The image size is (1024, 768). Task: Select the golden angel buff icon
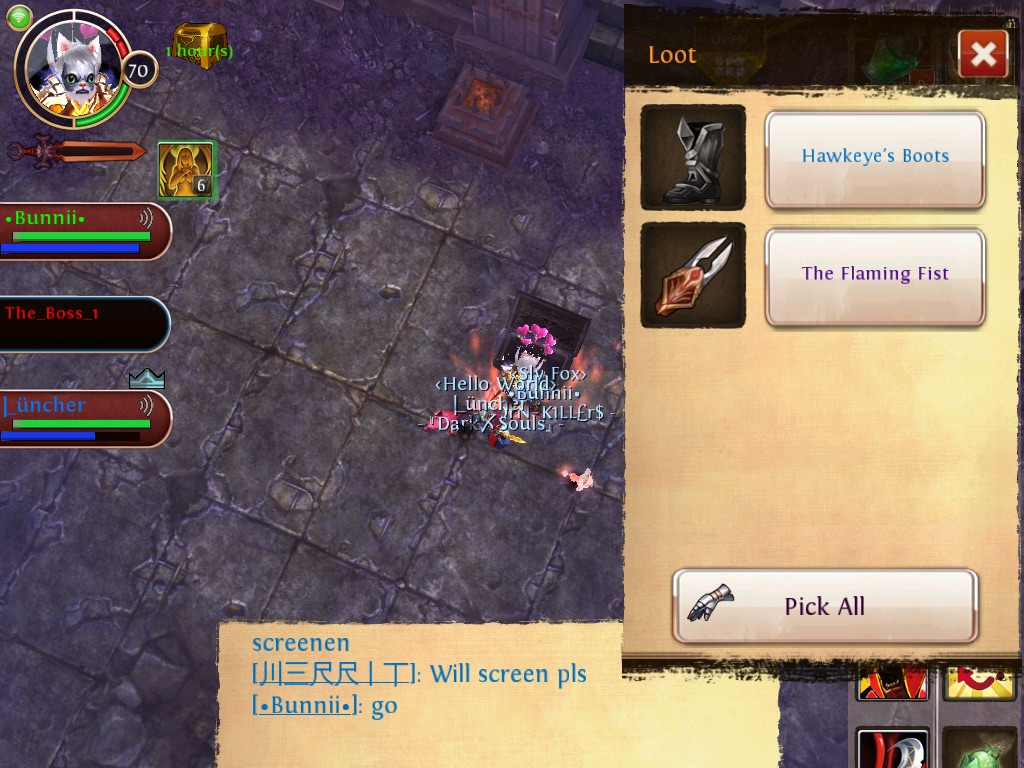point(186,170)
